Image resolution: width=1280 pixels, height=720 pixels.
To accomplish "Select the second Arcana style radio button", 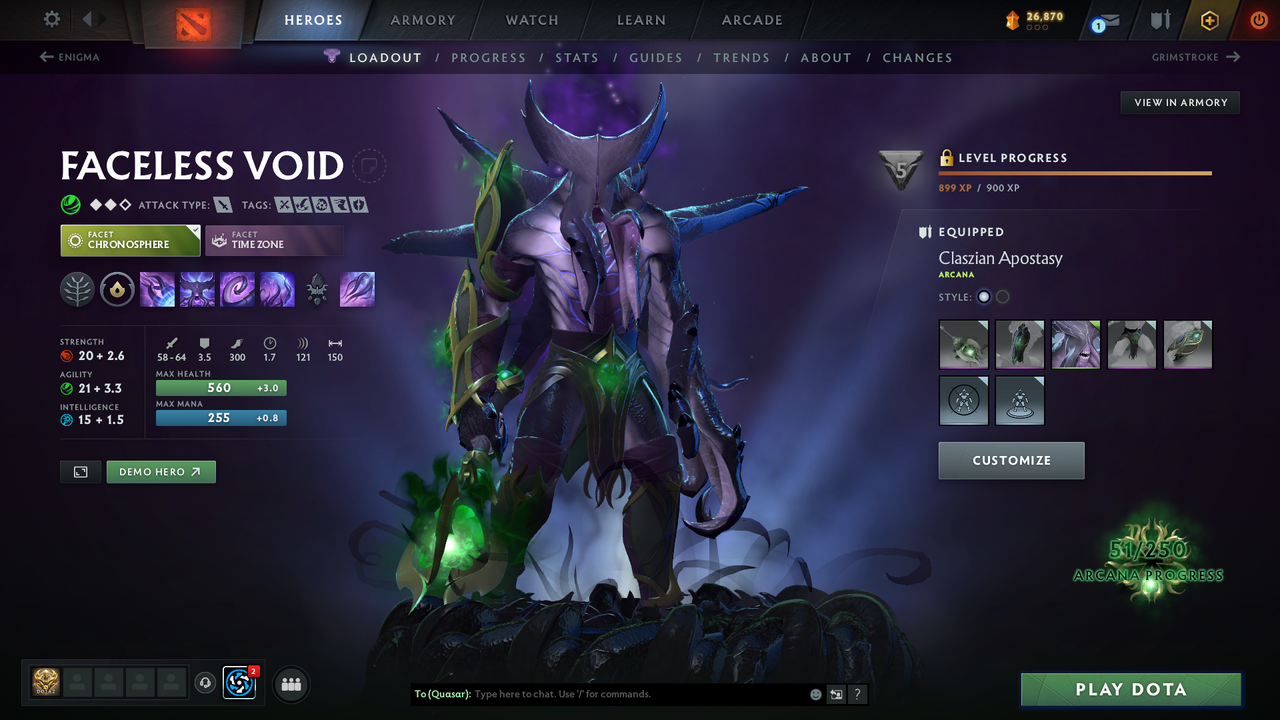I will (x=1002, y=296).
